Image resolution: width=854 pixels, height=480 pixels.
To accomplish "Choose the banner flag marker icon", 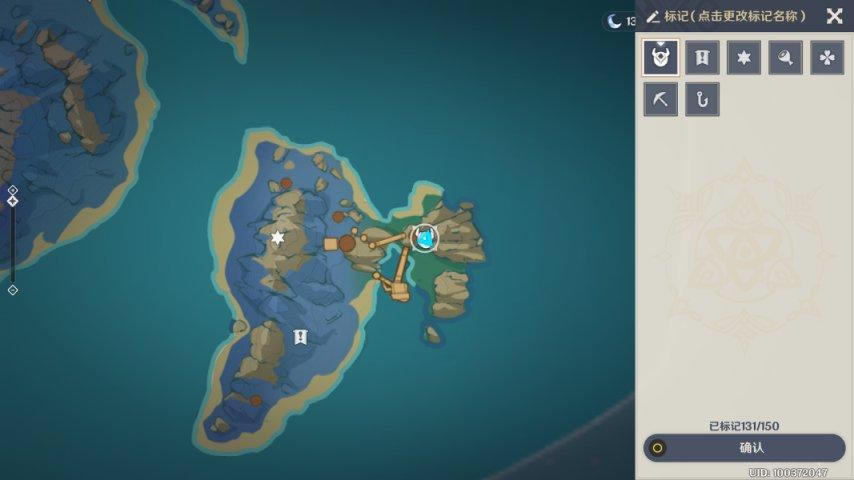I will (702, 58).
